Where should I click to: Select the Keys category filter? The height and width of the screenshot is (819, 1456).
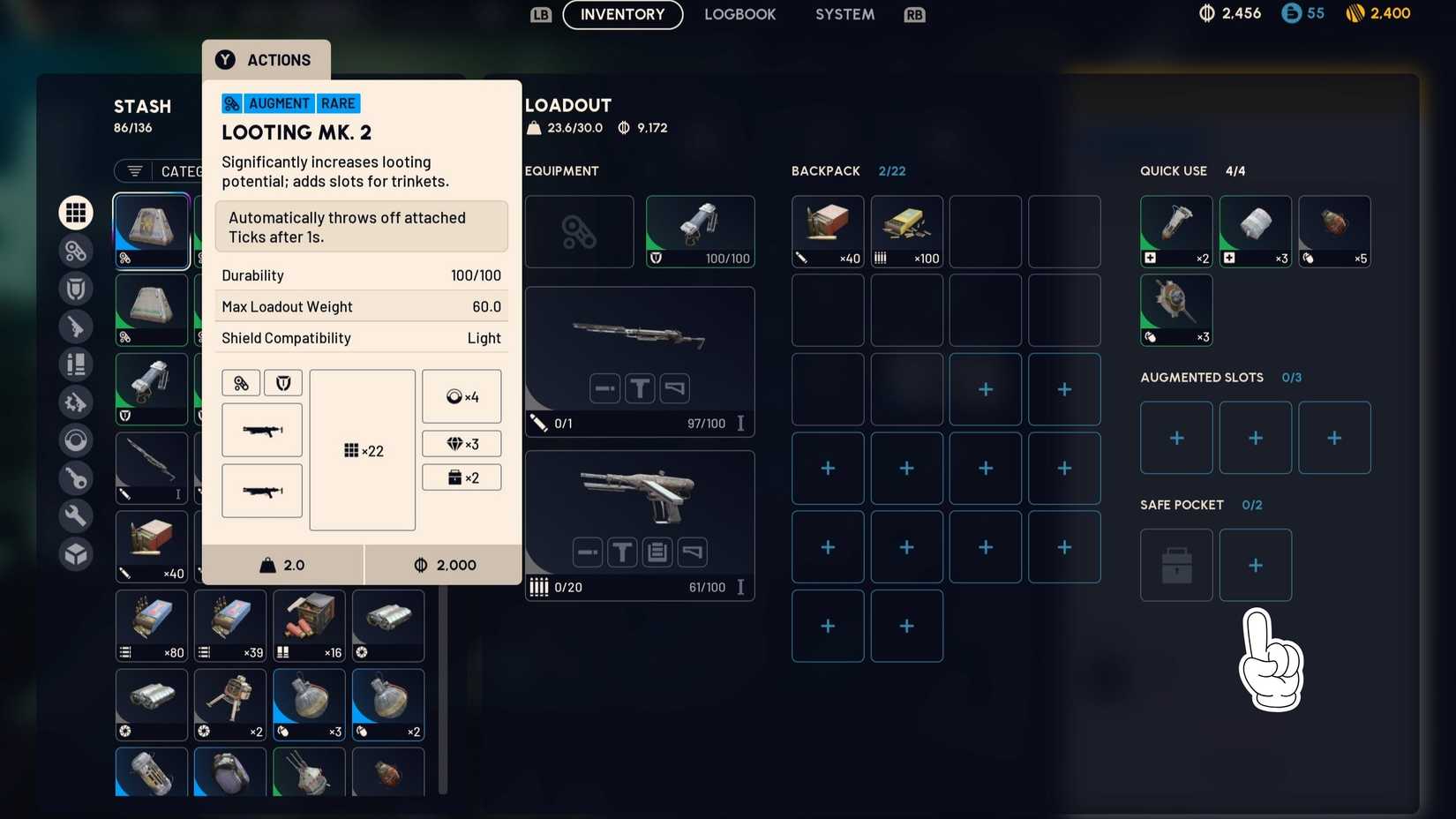pos(75,477)
